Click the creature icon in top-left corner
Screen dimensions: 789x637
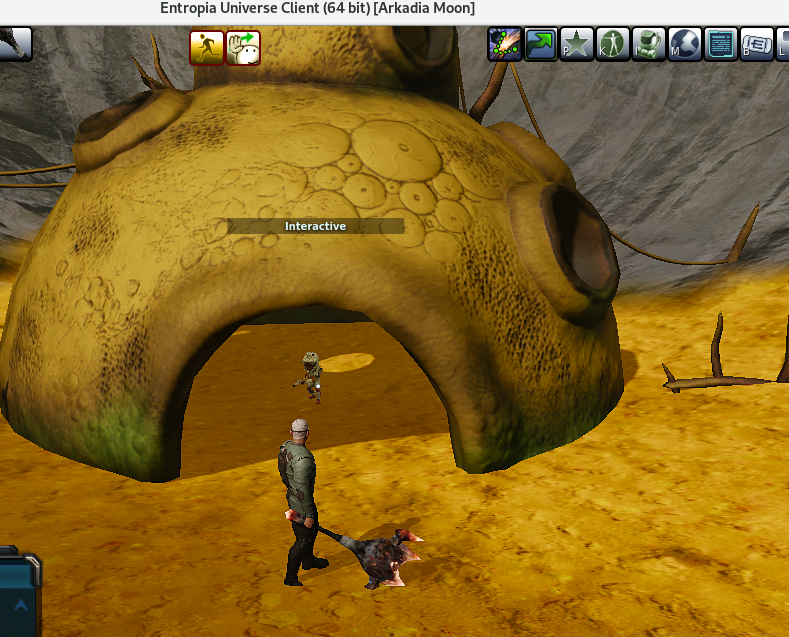(14, 44)
